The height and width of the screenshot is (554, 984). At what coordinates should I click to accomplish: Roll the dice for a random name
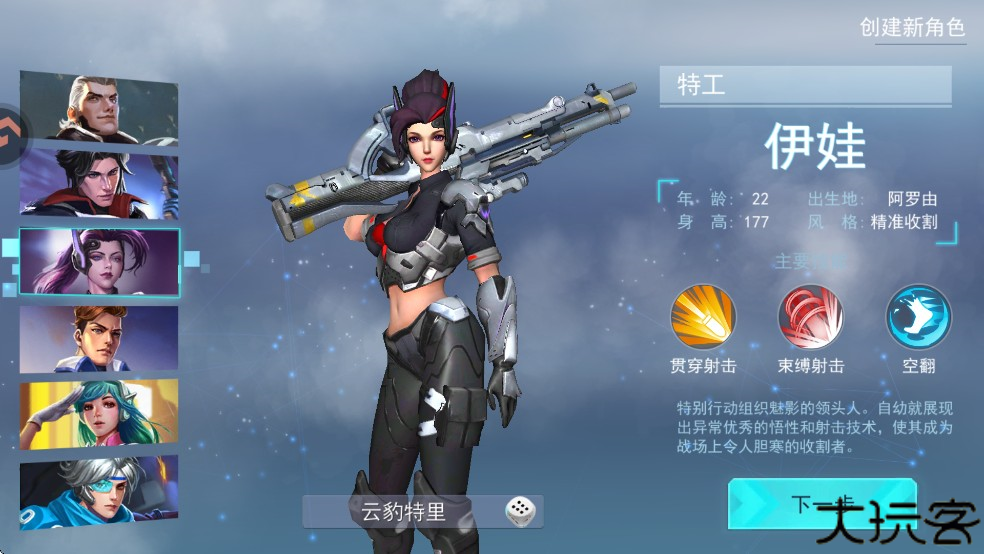click(519, 512)
